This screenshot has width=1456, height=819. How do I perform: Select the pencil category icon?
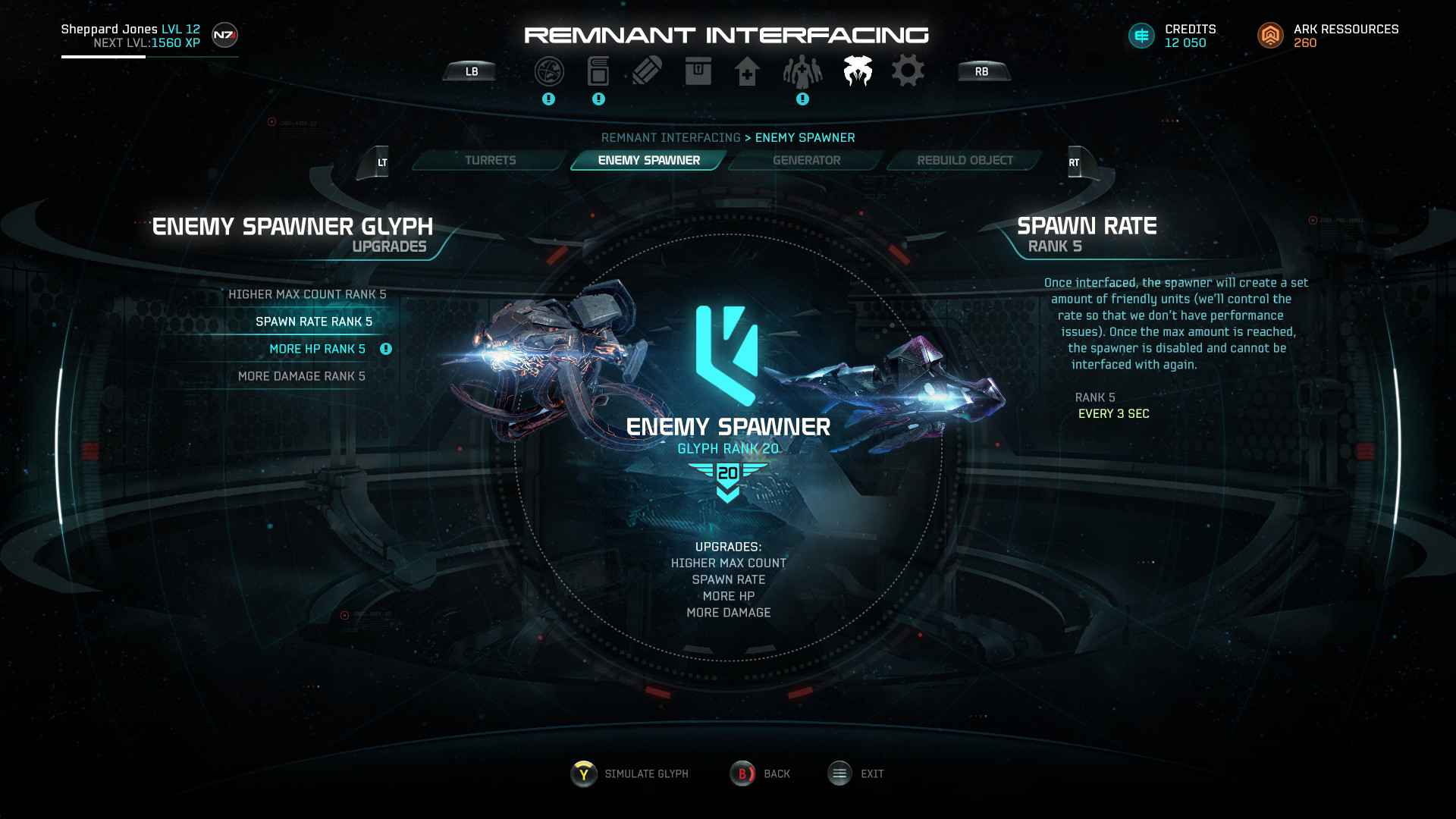coord(647,71)
